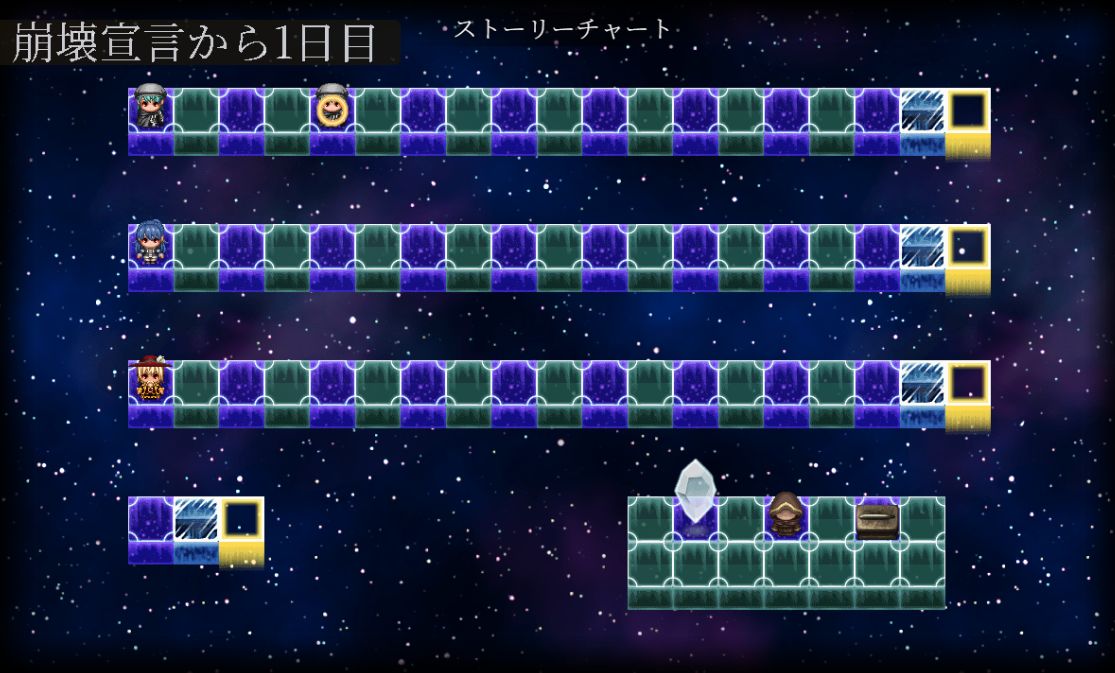Select the brown hooded figure
Image resolution: width=1115 pixels, height=673 pixels.
(786, 514)
